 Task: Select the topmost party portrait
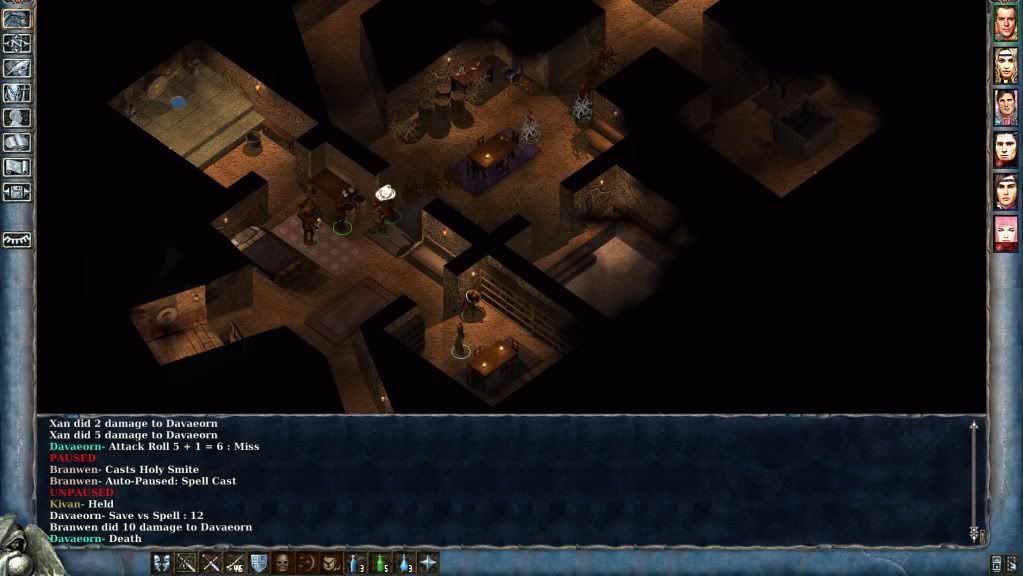[1005, 23]
